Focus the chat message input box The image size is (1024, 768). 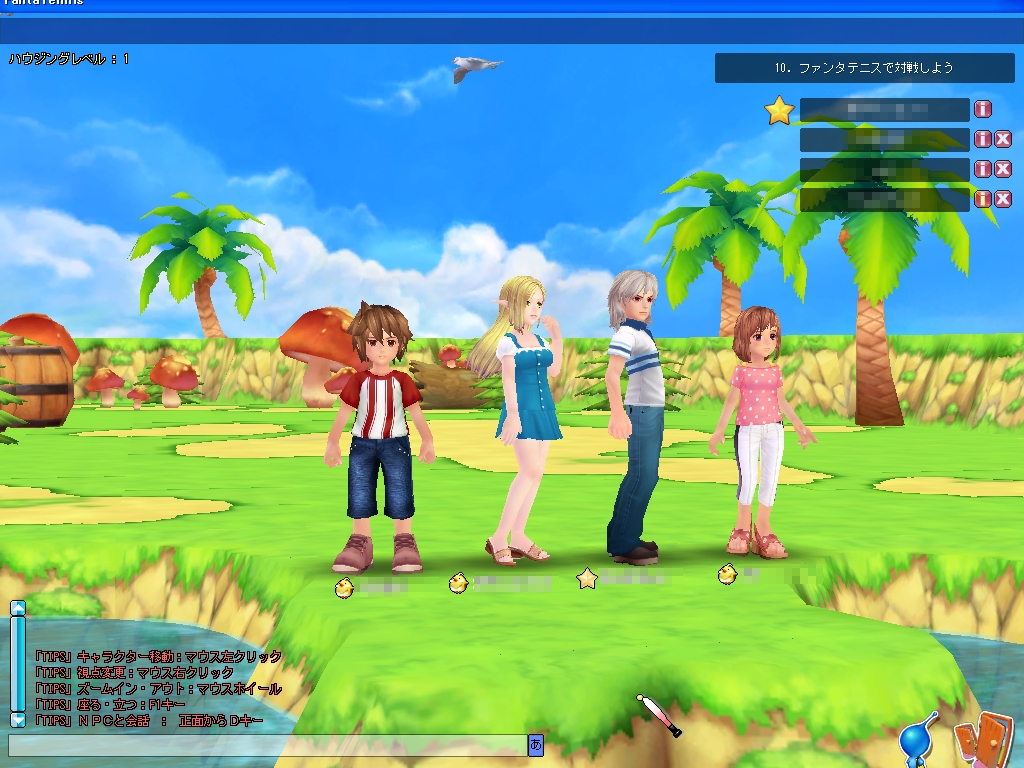[x=267, y=745]
